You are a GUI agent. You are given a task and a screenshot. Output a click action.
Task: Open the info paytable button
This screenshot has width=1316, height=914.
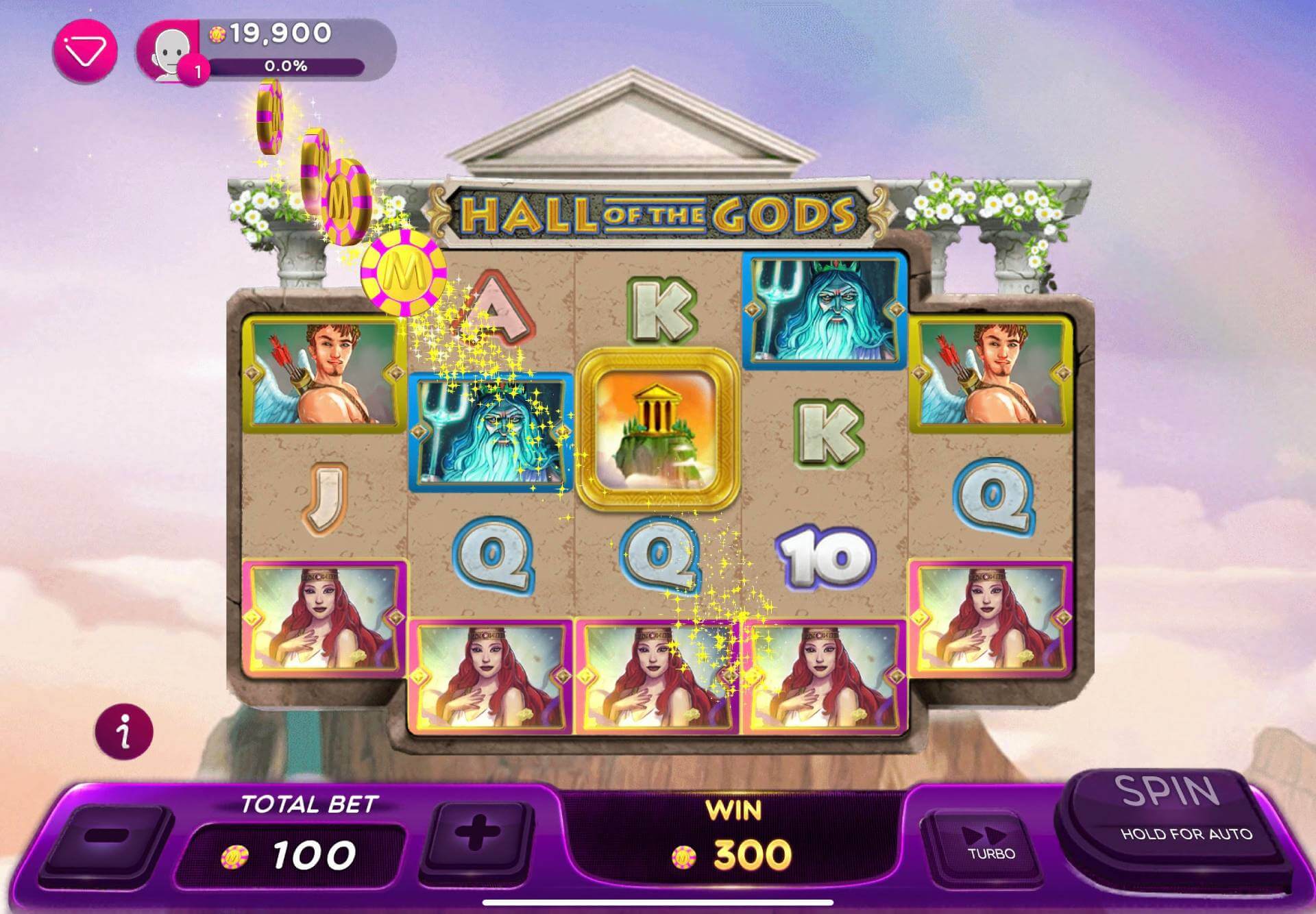tap(124, 732)
